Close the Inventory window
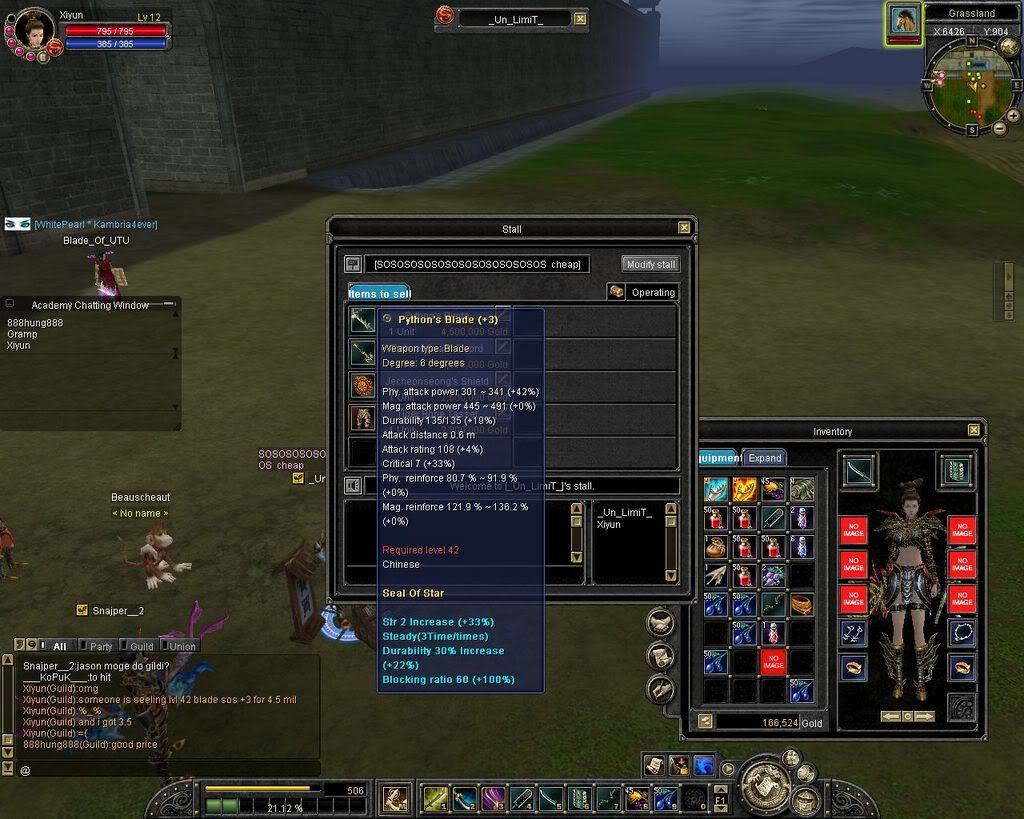Image resolution: width=1024 pixels, height=819 pixels. point(974,430)
